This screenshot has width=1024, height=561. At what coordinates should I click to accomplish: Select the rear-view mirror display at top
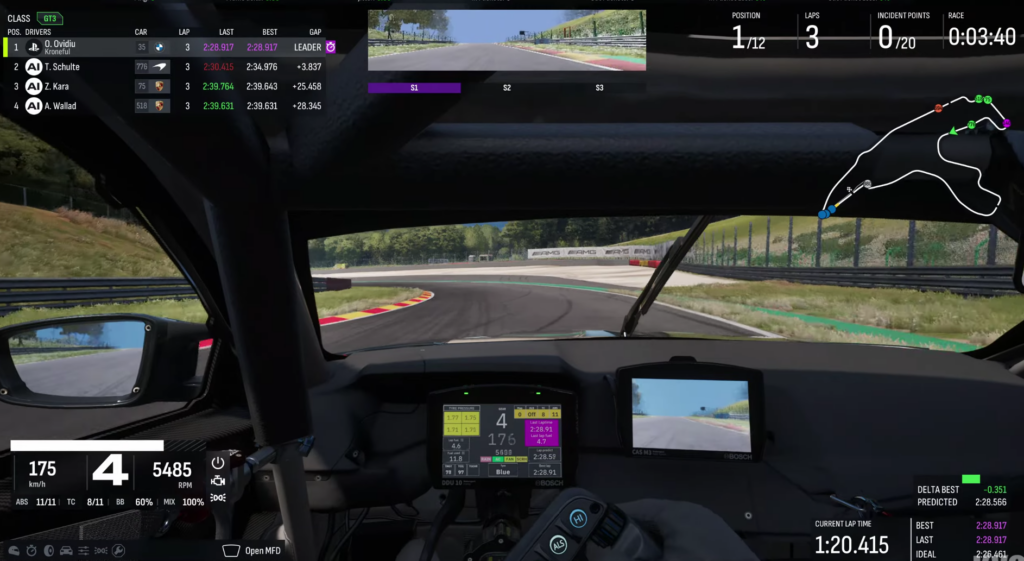click(506, 41)
